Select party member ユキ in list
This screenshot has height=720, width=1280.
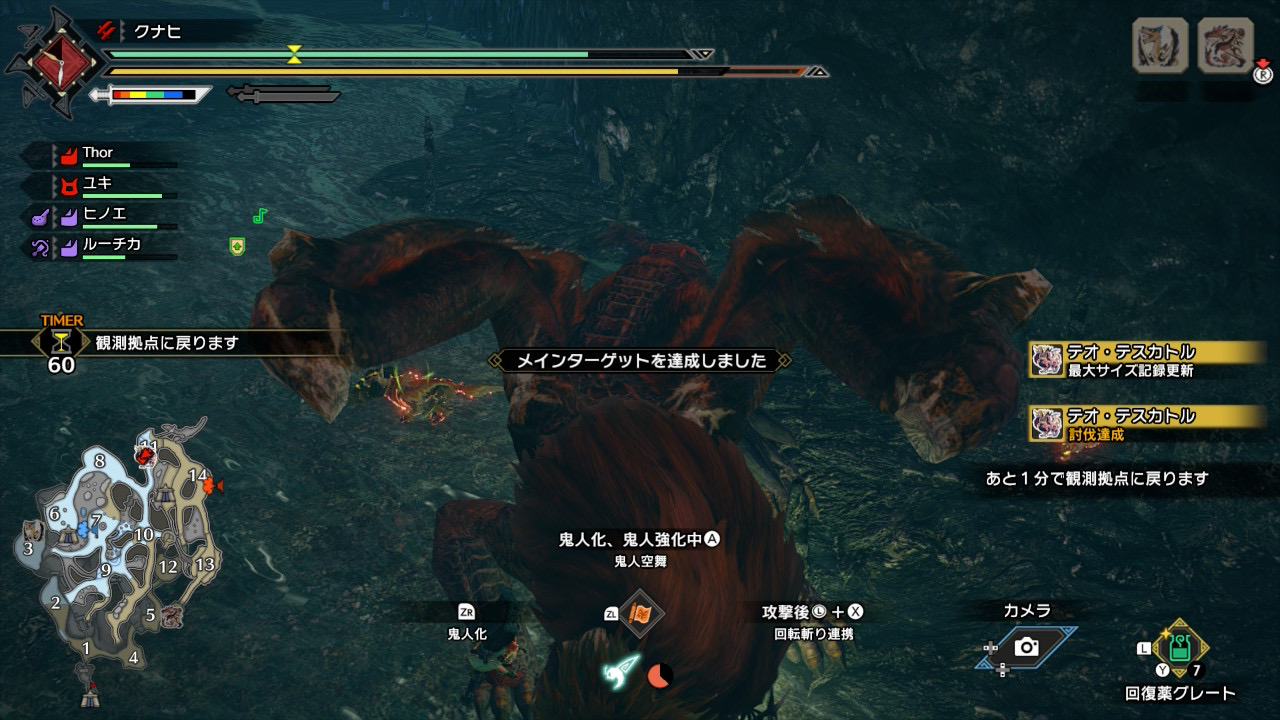(x=97, y=184)
